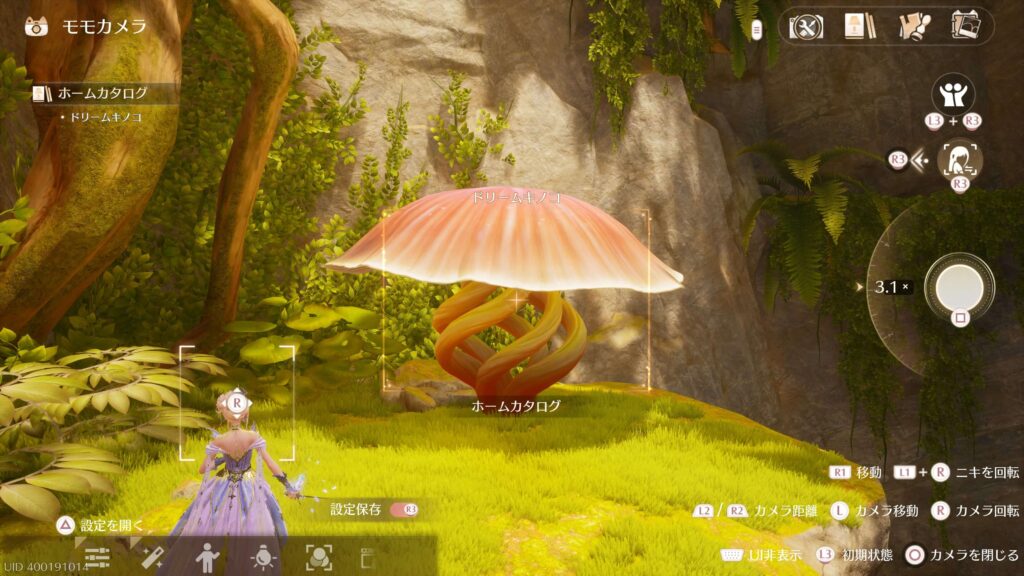Open the character pose tab
This screenshot has height=576, width=1024.
[207, 558]
